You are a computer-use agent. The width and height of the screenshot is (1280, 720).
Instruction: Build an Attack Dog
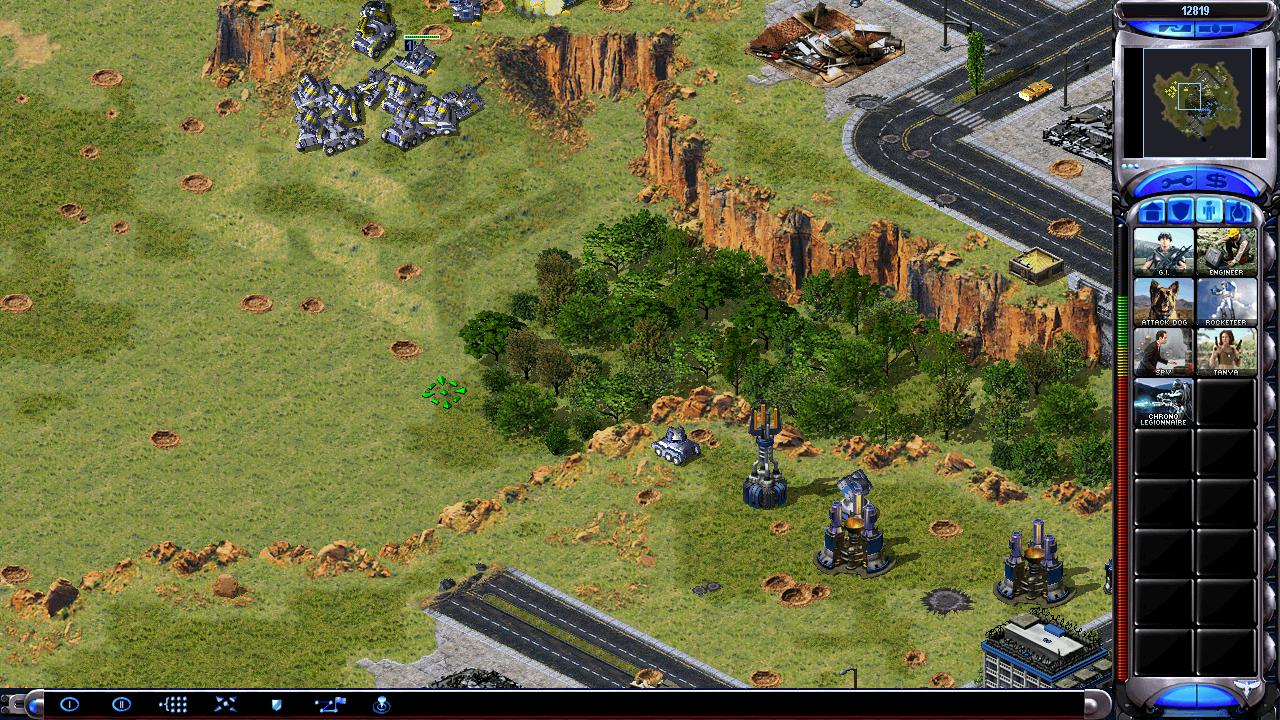[x=1163, y=301]
